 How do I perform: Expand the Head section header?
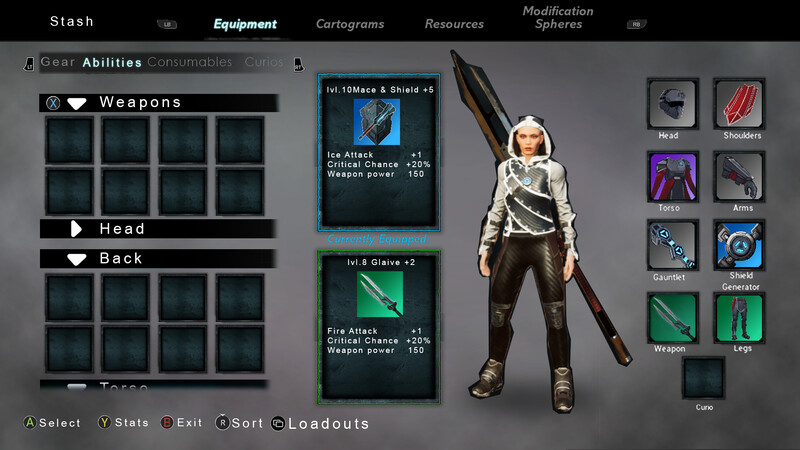158,229
